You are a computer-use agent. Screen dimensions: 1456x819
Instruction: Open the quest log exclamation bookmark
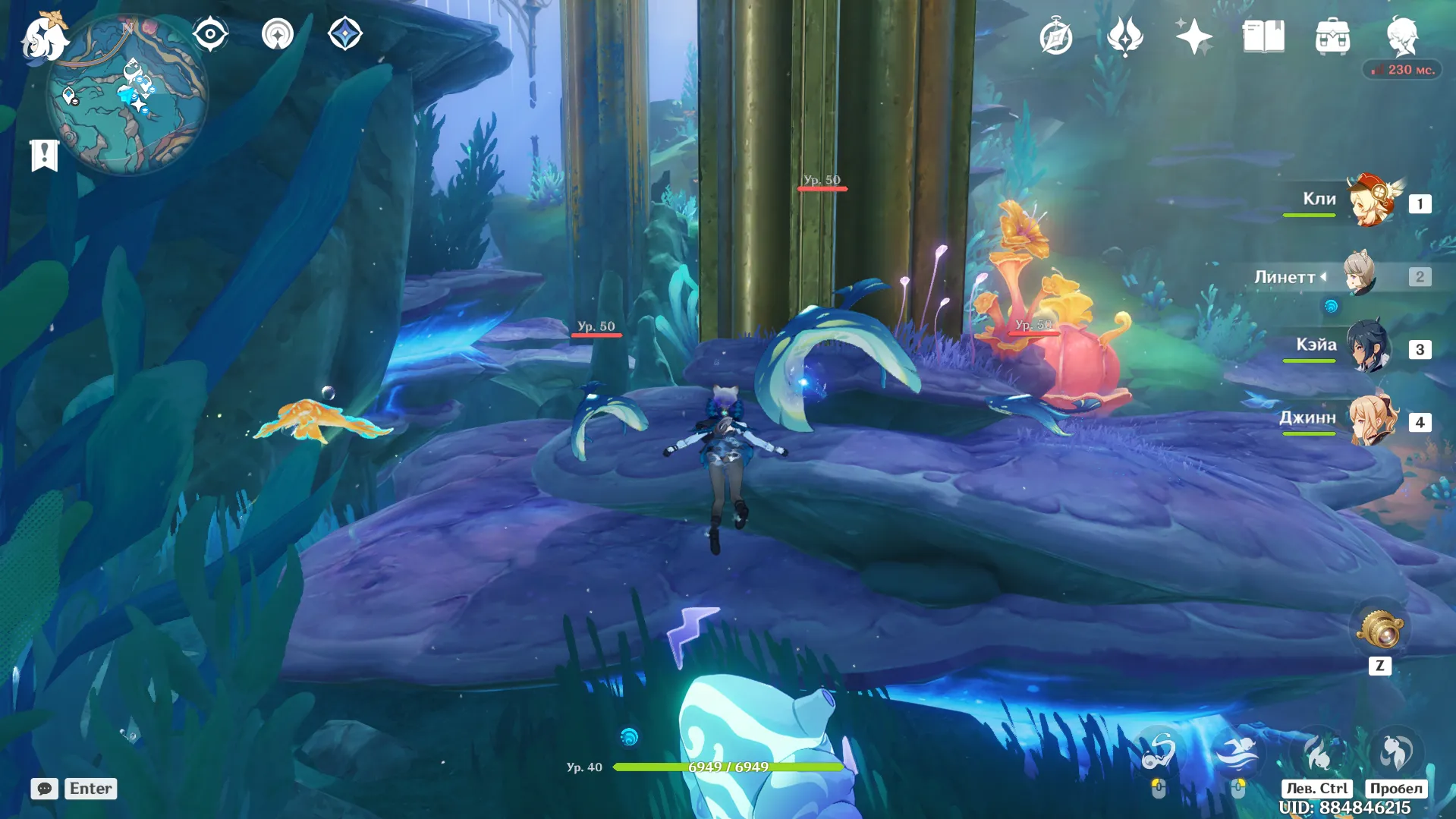[44, 155]
